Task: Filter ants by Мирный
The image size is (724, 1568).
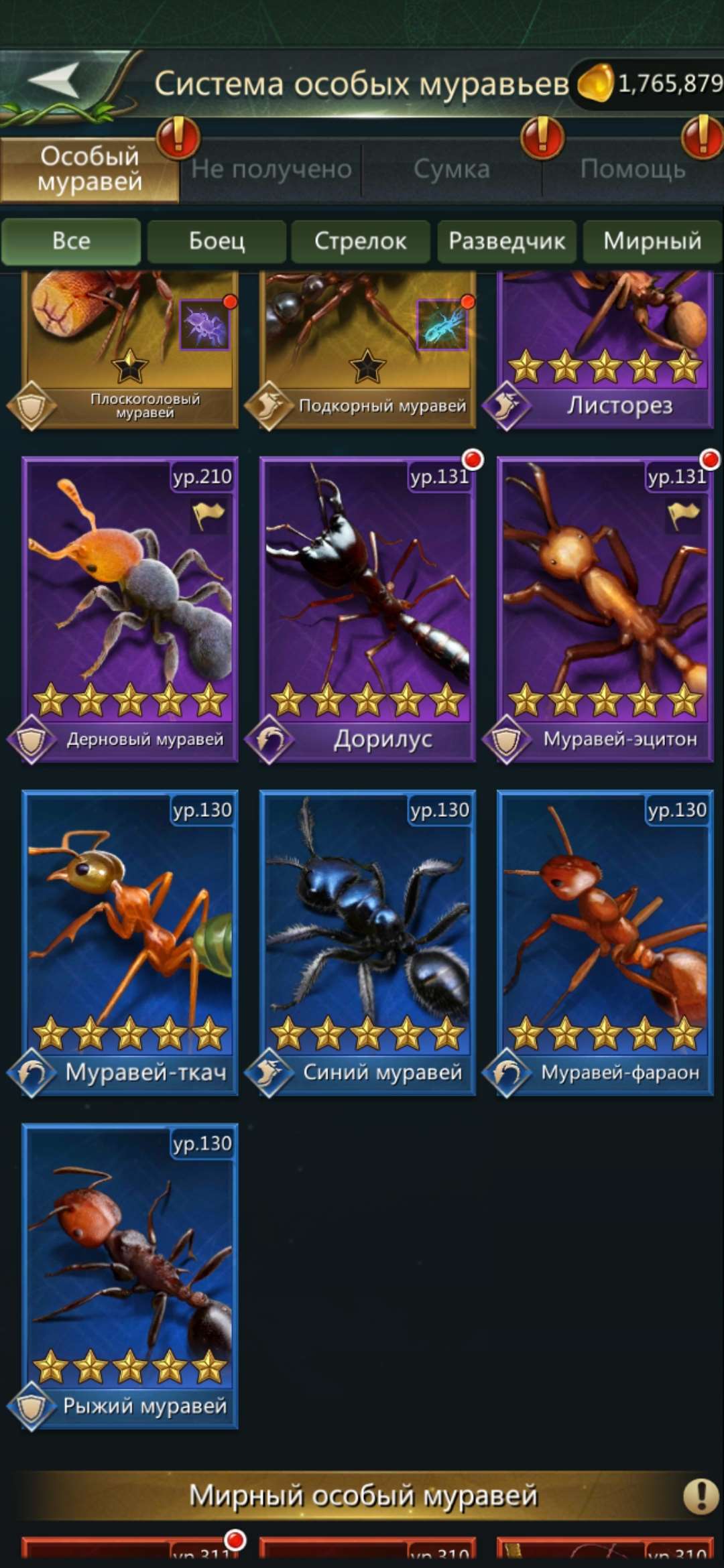Action: tap(652, 241)
